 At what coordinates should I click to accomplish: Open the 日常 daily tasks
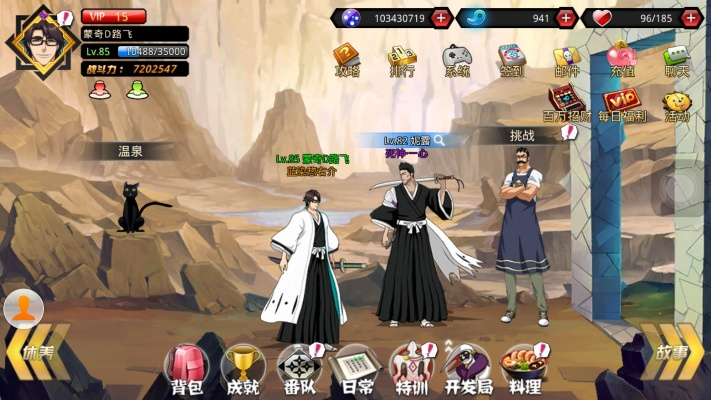[353, 368]
